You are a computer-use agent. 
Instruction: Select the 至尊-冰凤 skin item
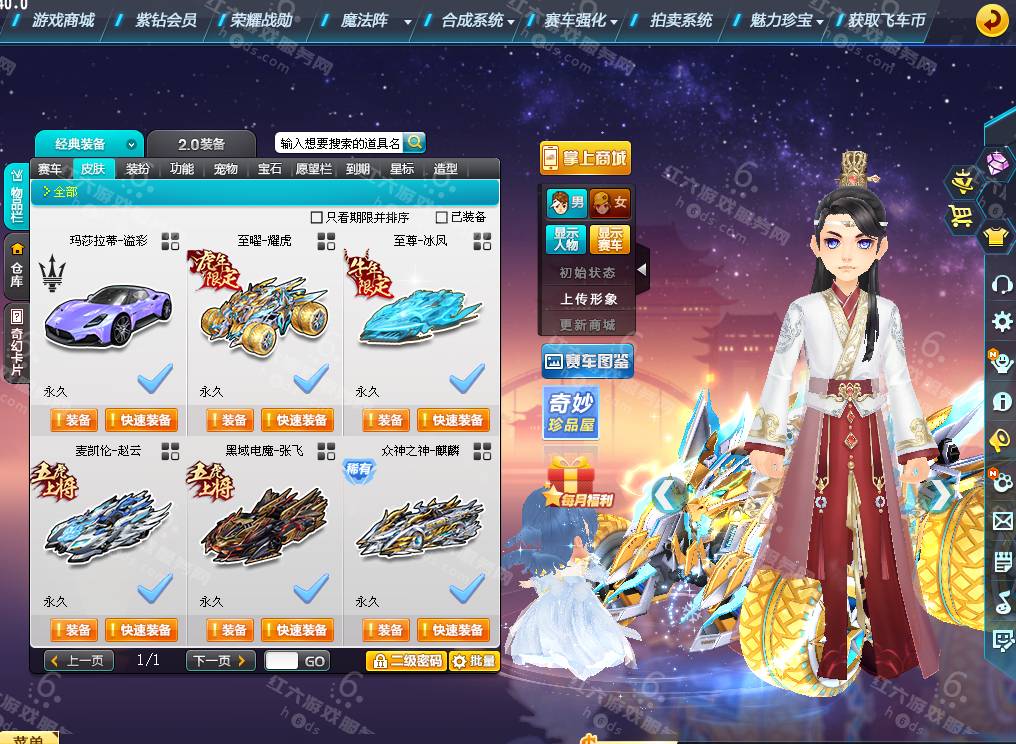(x=420, y=310)
